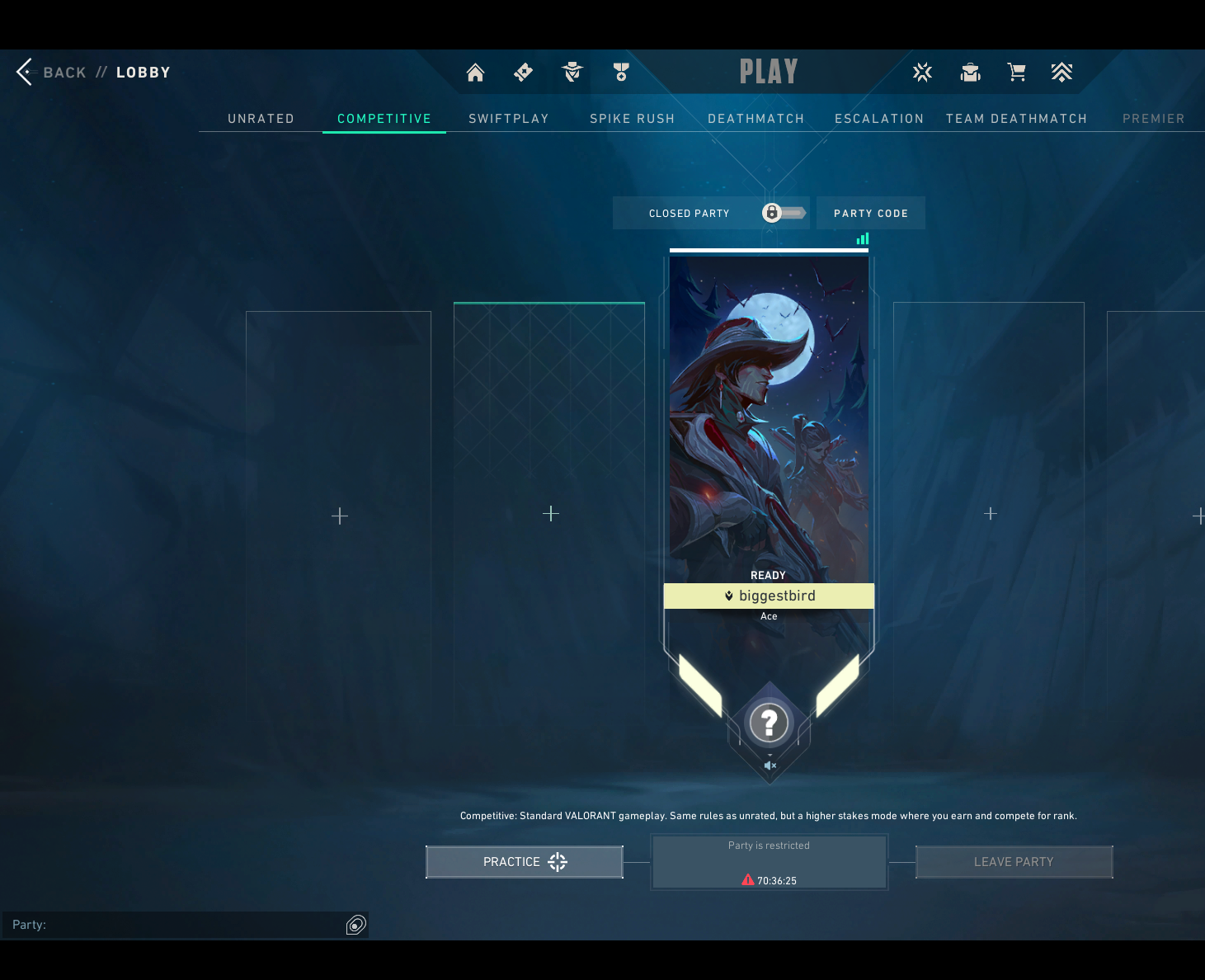Open the Battlepass via ticket icon
The height and width of the screenshot is (980, 1205).
click(523, 72)
